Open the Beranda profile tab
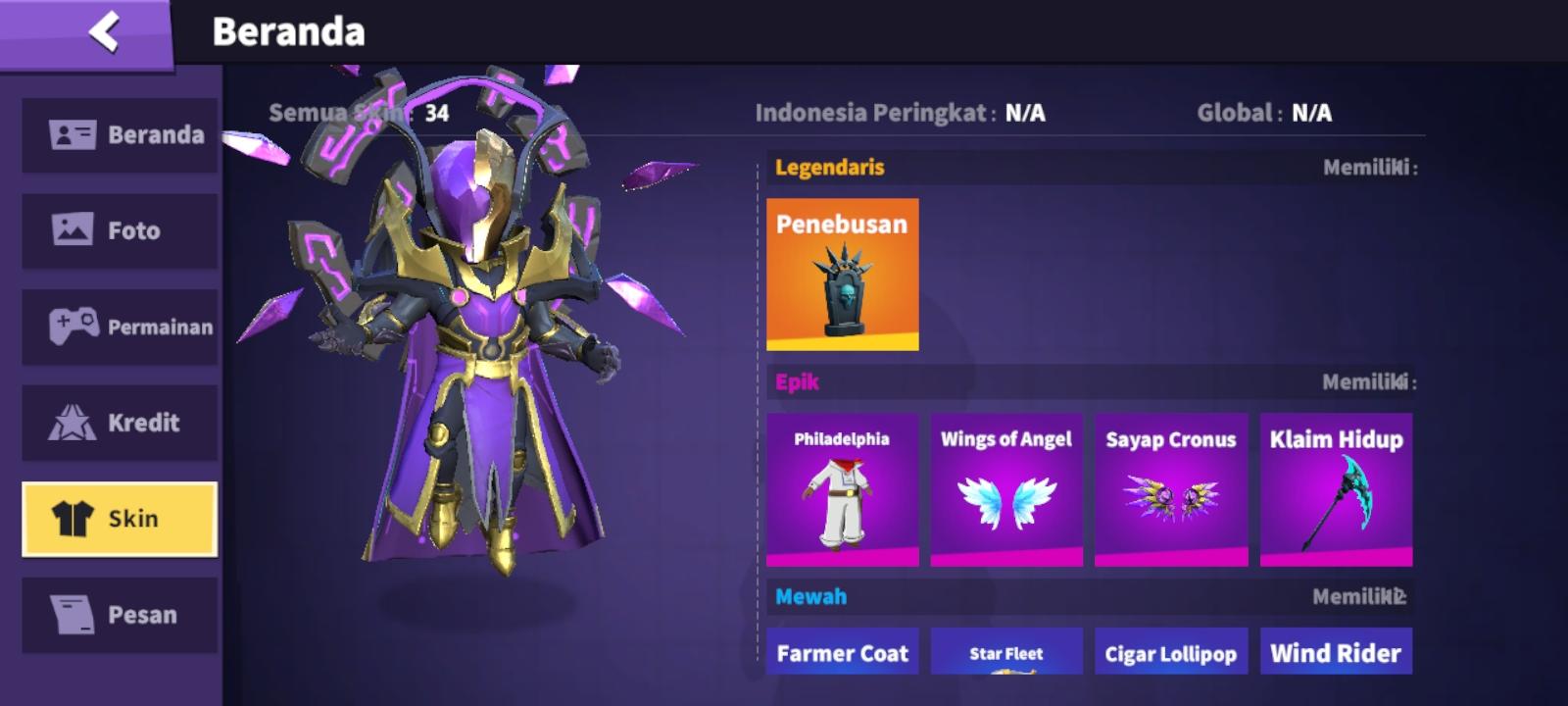The image size is (1568, 706). (120, 134)
